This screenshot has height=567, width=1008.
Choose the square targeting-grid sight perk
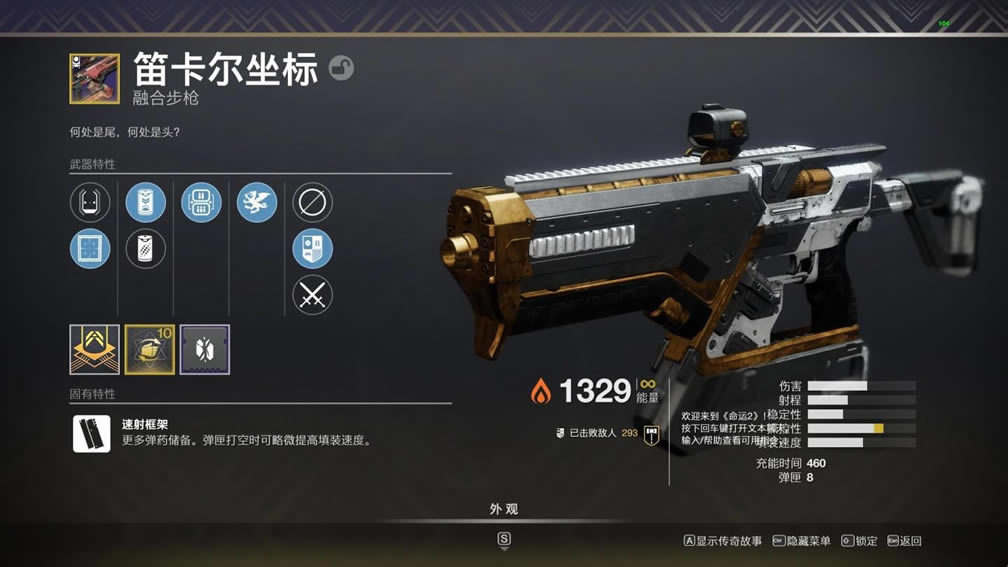pyautogui.click(x=90, y=249)
